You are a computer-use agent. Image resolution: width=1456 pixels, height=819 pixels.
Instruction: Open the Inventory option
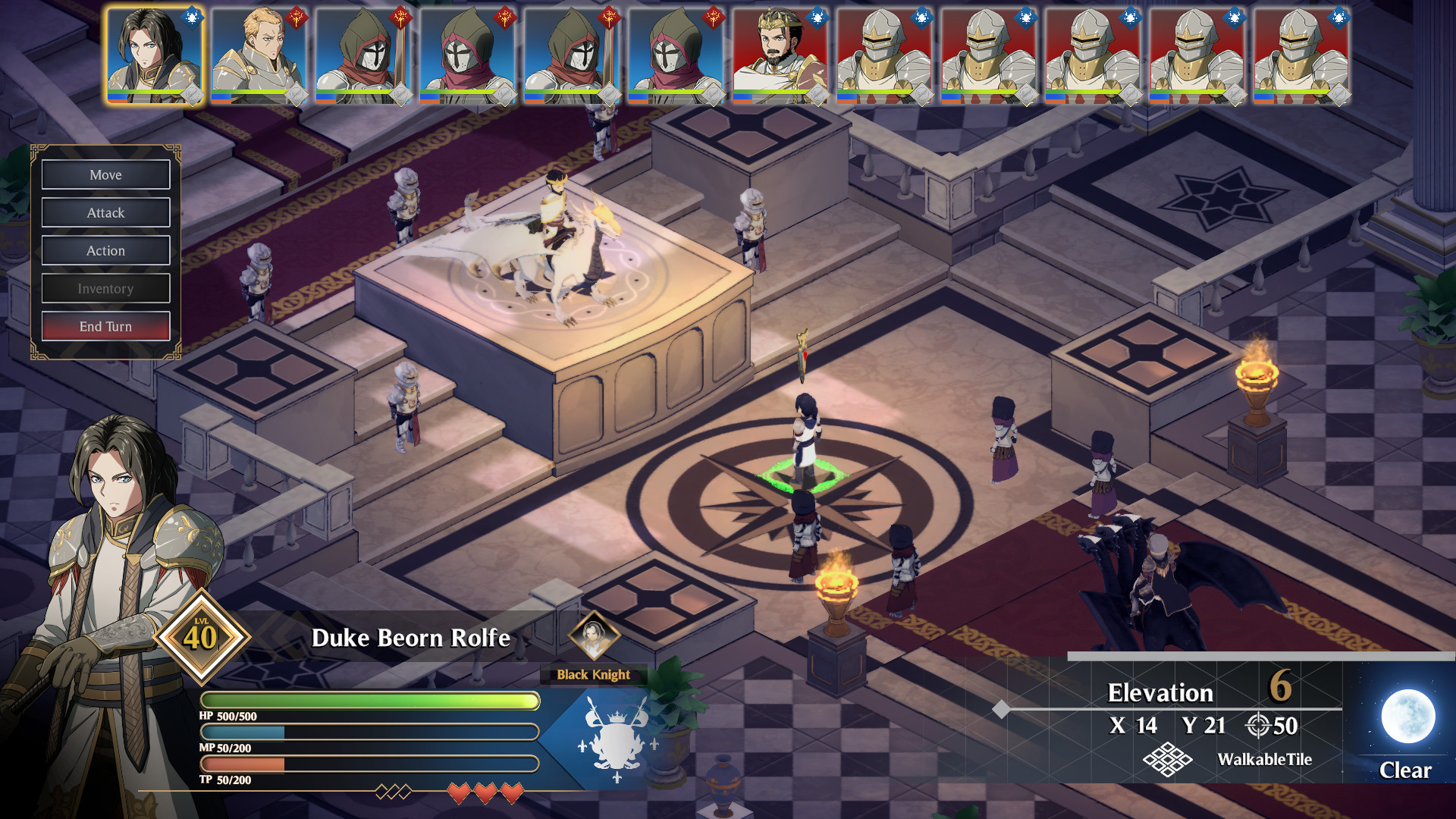(x=105, y=289)
